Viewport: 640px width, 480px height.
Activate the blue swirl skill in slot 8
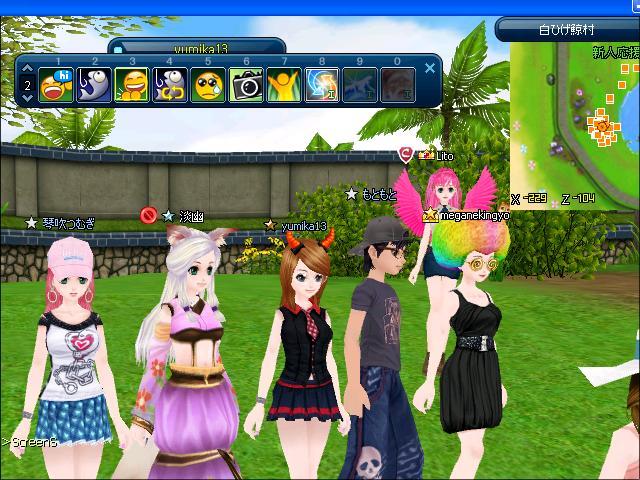(x=322, y=85)
